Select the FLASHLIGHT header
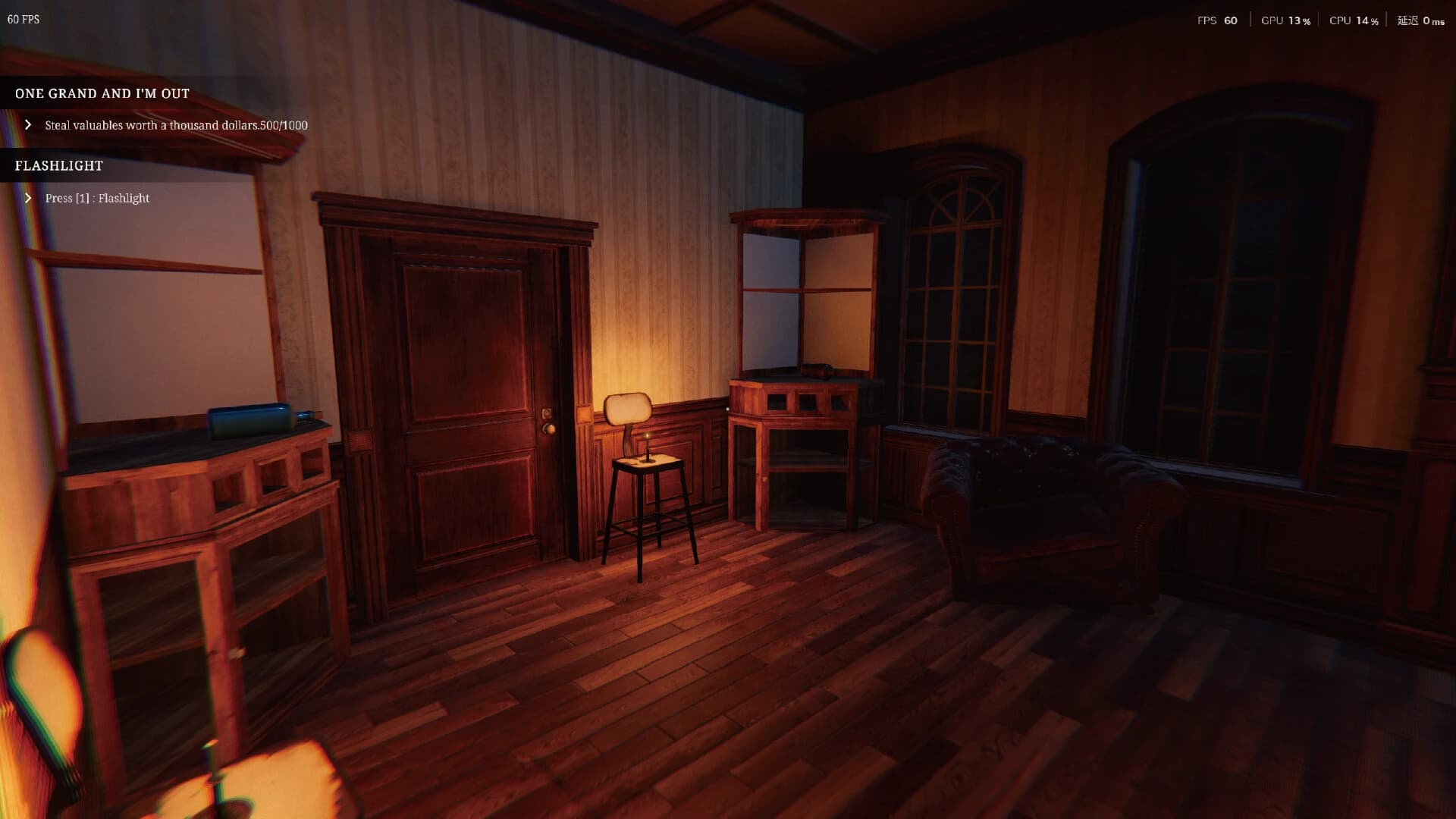Image resolution: width=1456 pixels, height=819 pixels. (x=58, y=165)
